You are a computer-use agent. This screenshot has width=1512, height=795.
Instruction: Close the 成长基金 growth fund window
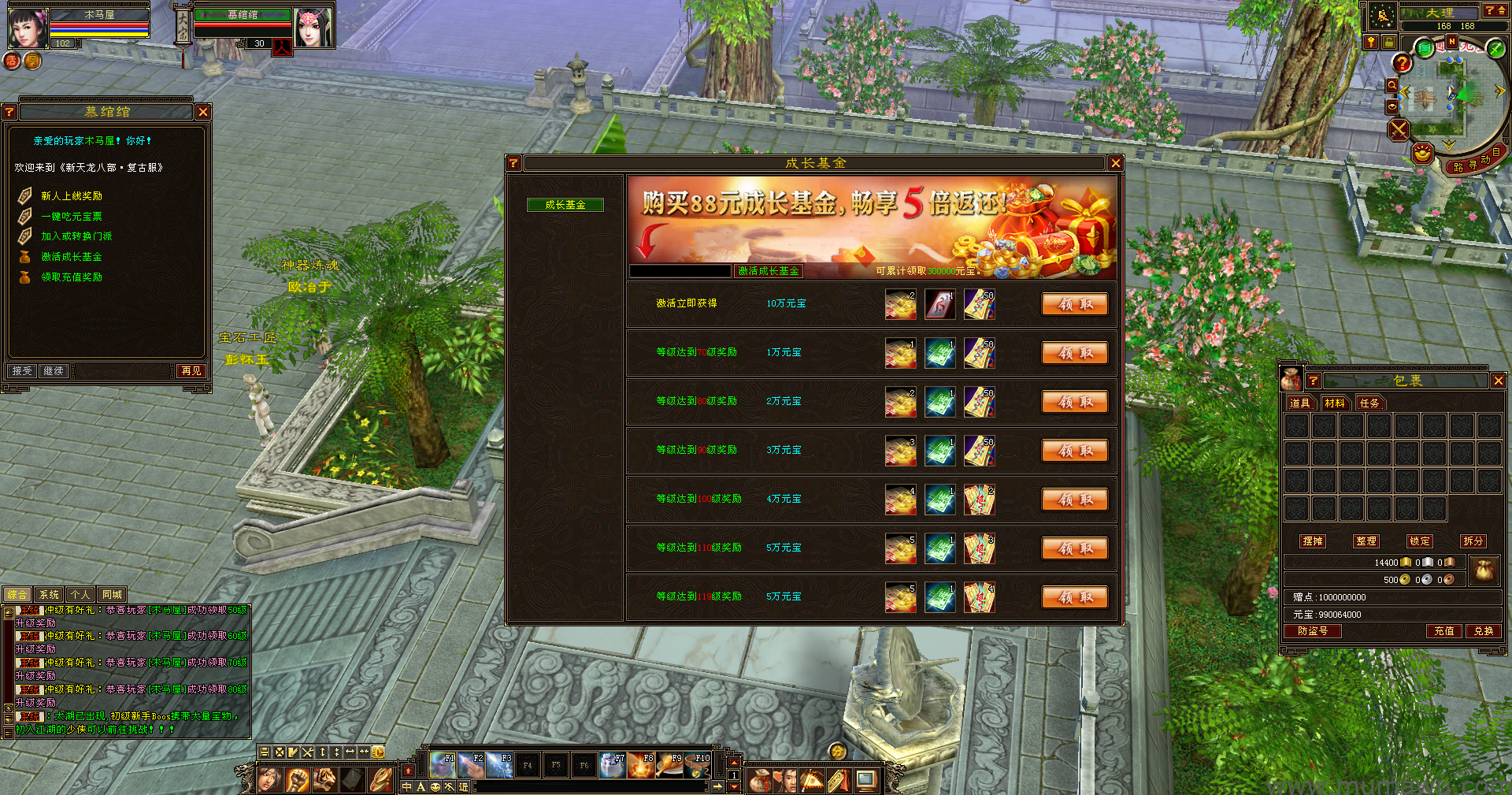point(1115,163)
